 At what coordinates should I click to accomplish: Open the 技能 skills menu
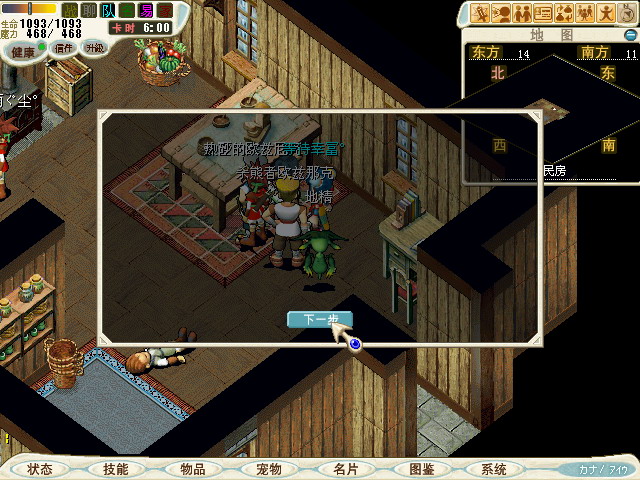point(116,469)
